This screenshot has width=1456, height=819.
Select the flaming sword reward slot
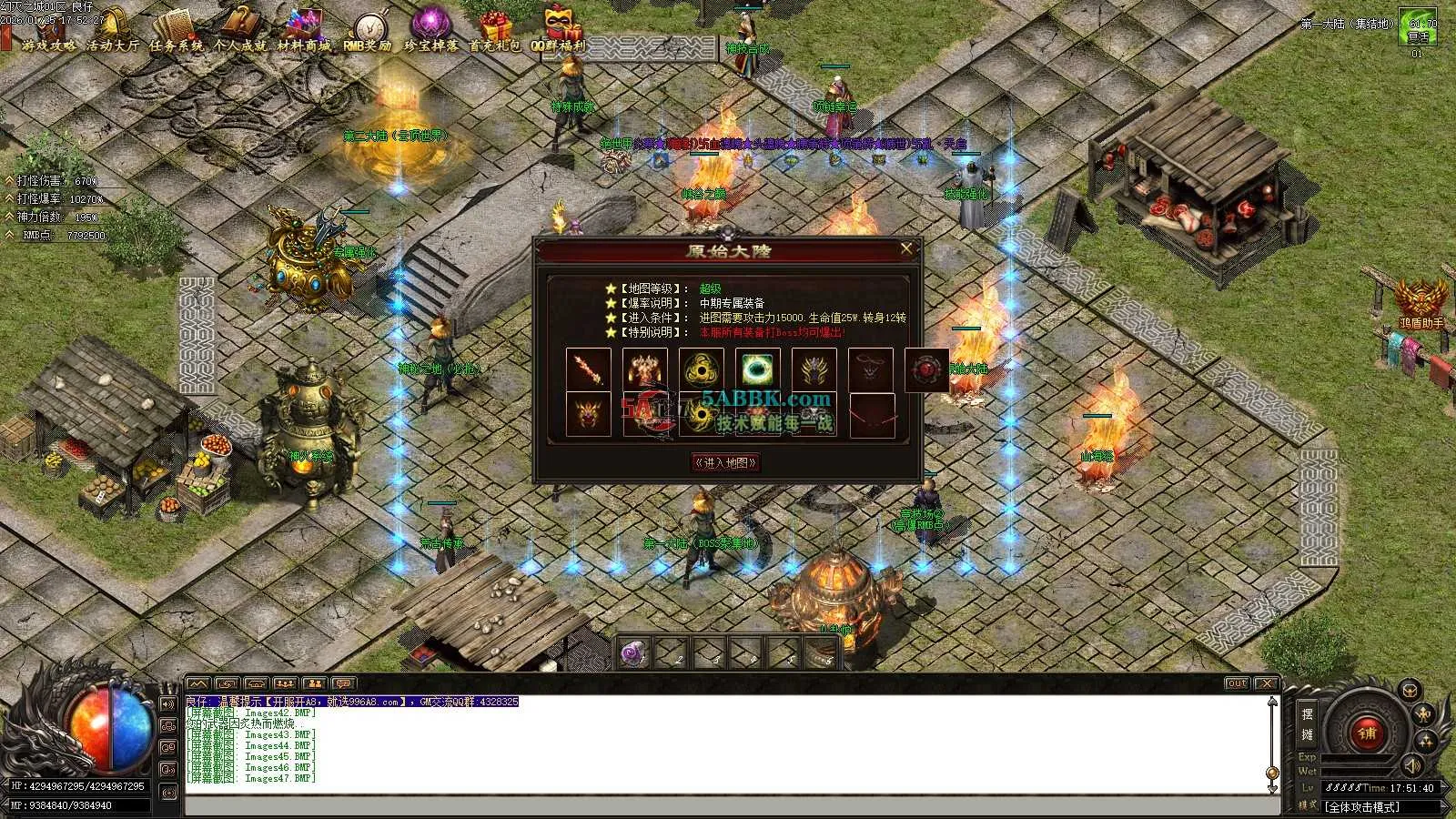pos(588,370)
